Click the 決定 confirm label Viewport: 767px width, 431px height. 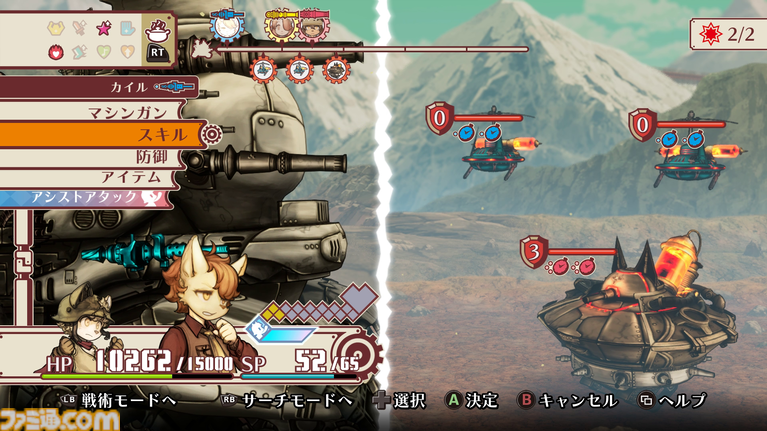click(484, 400)
